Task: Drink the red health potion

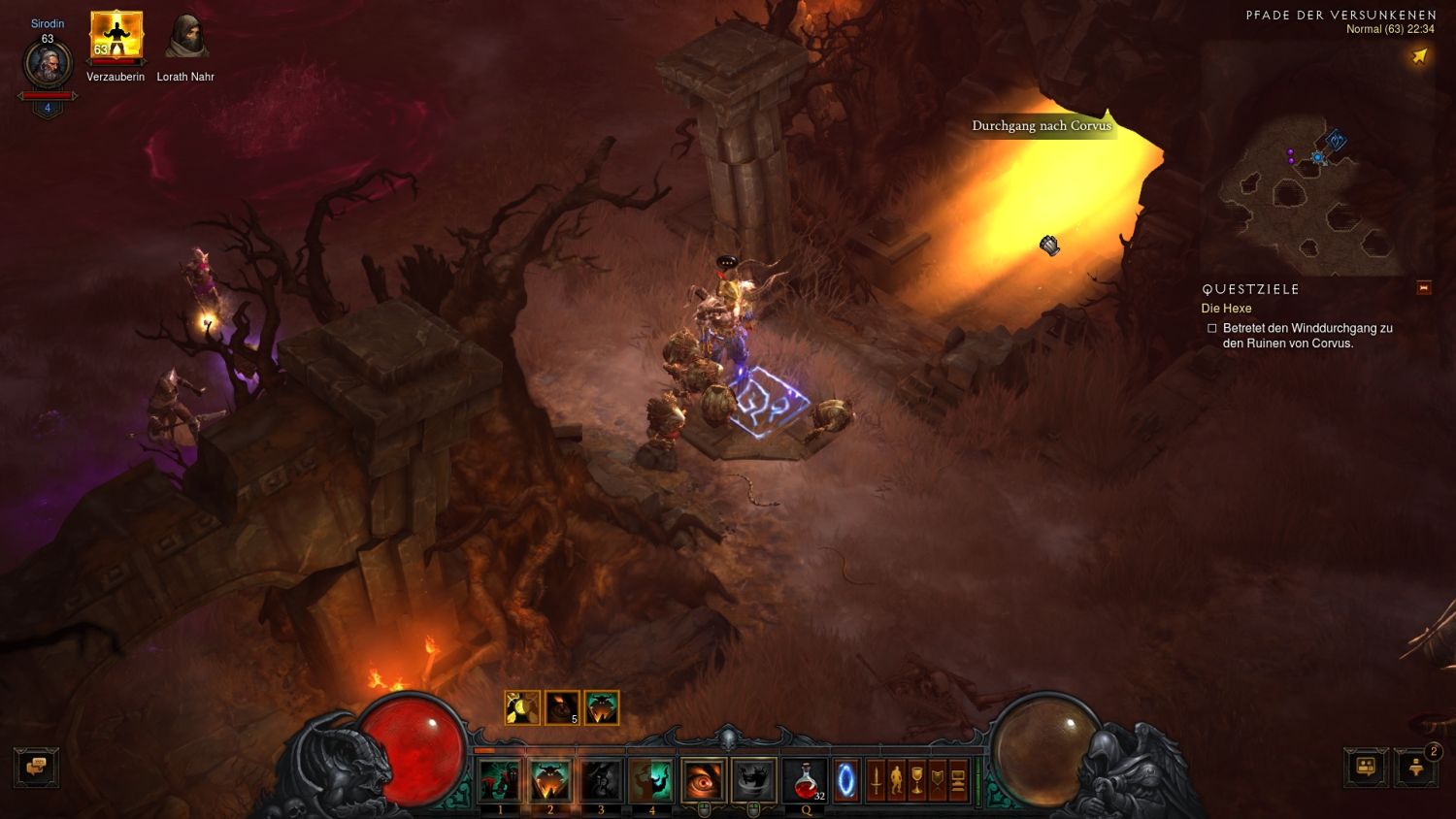Action: click(x=806, y=780)
